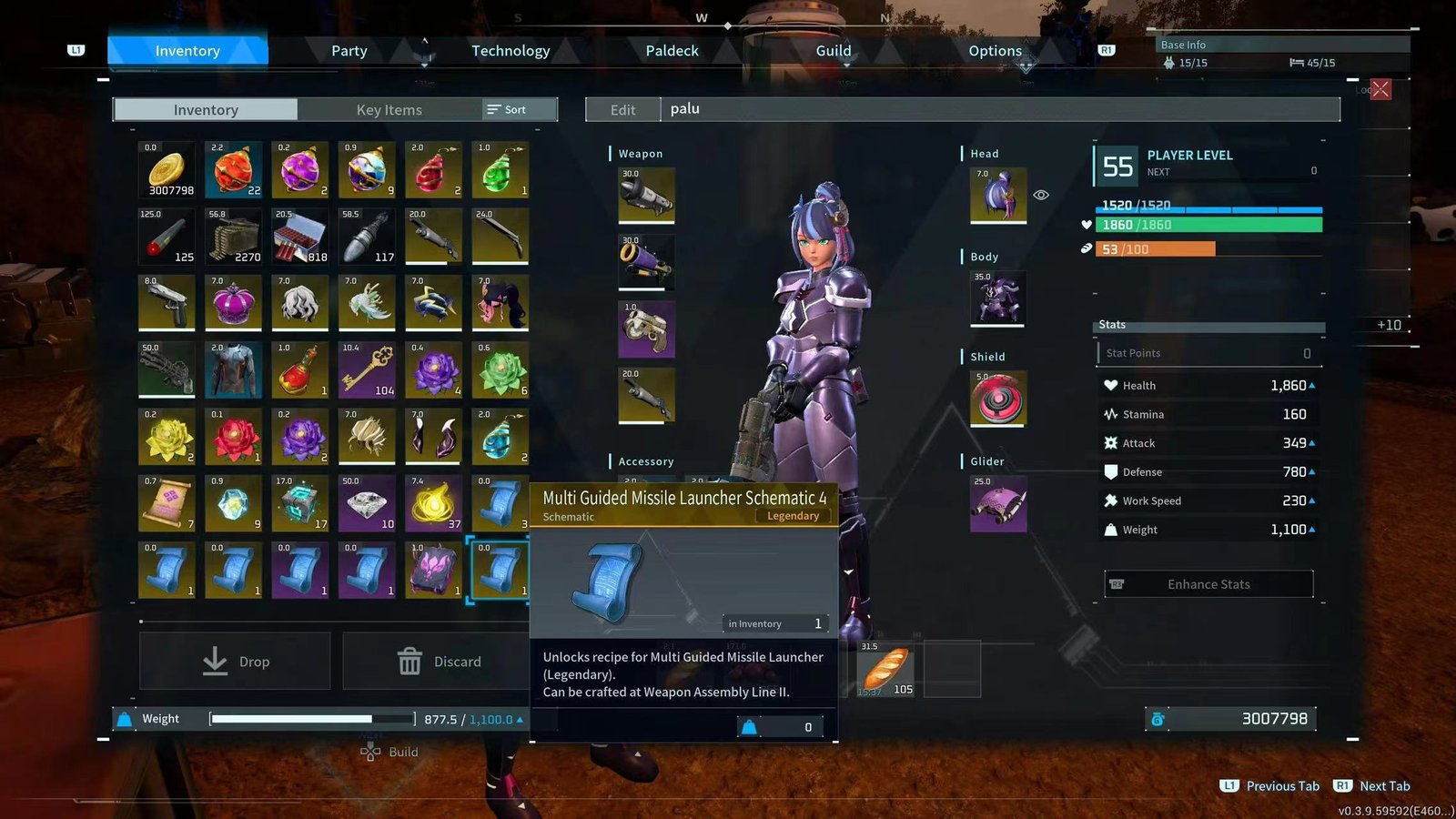Open Enhance Stats
Image resolution: width=1456 pixels, height=819 pixels.
[1208, 584]
